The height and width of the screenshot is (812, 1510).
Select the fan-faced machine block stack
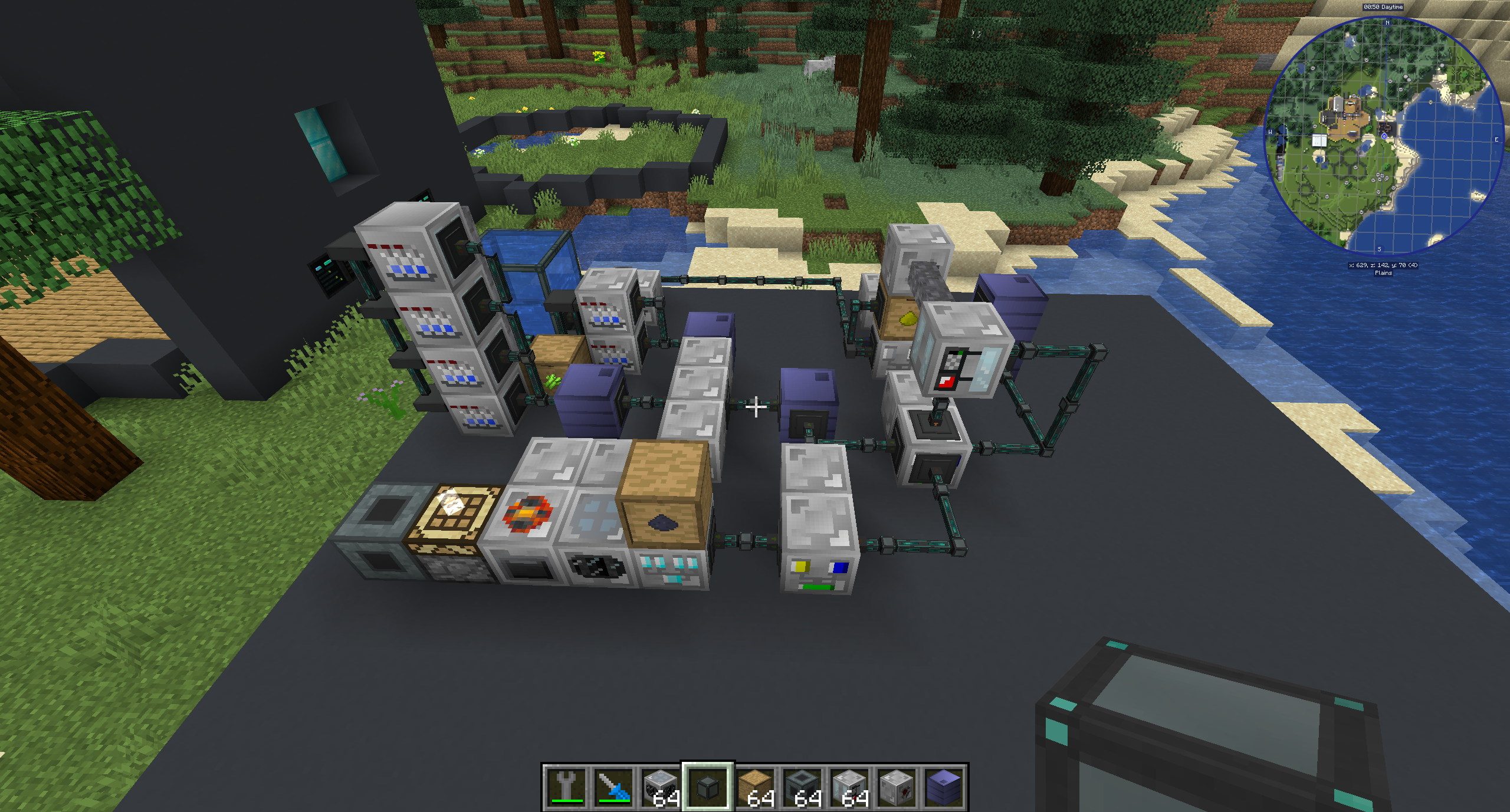pyautogui.click(x=660, y=787)
